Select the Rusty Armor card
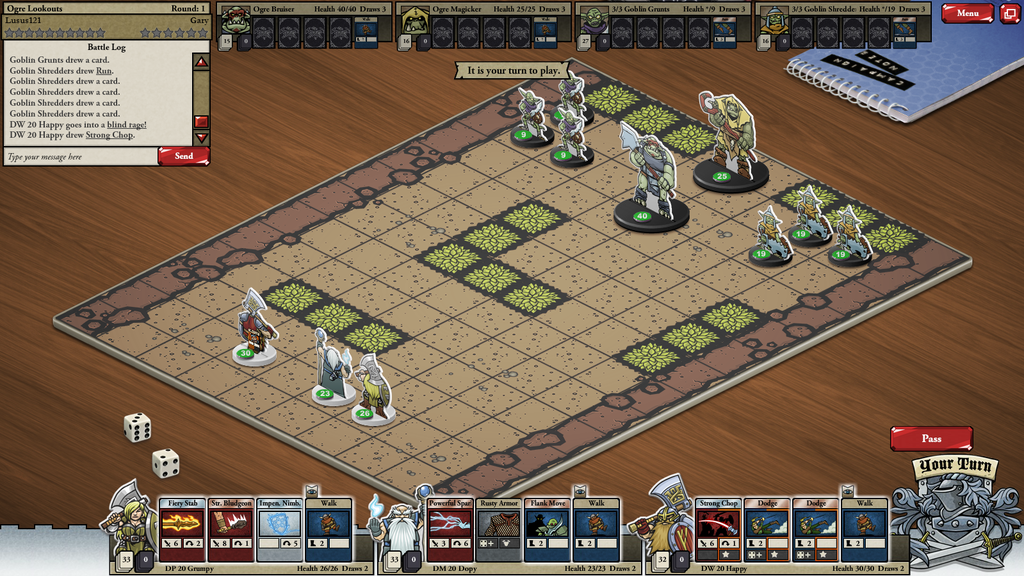 pos(499,529)
